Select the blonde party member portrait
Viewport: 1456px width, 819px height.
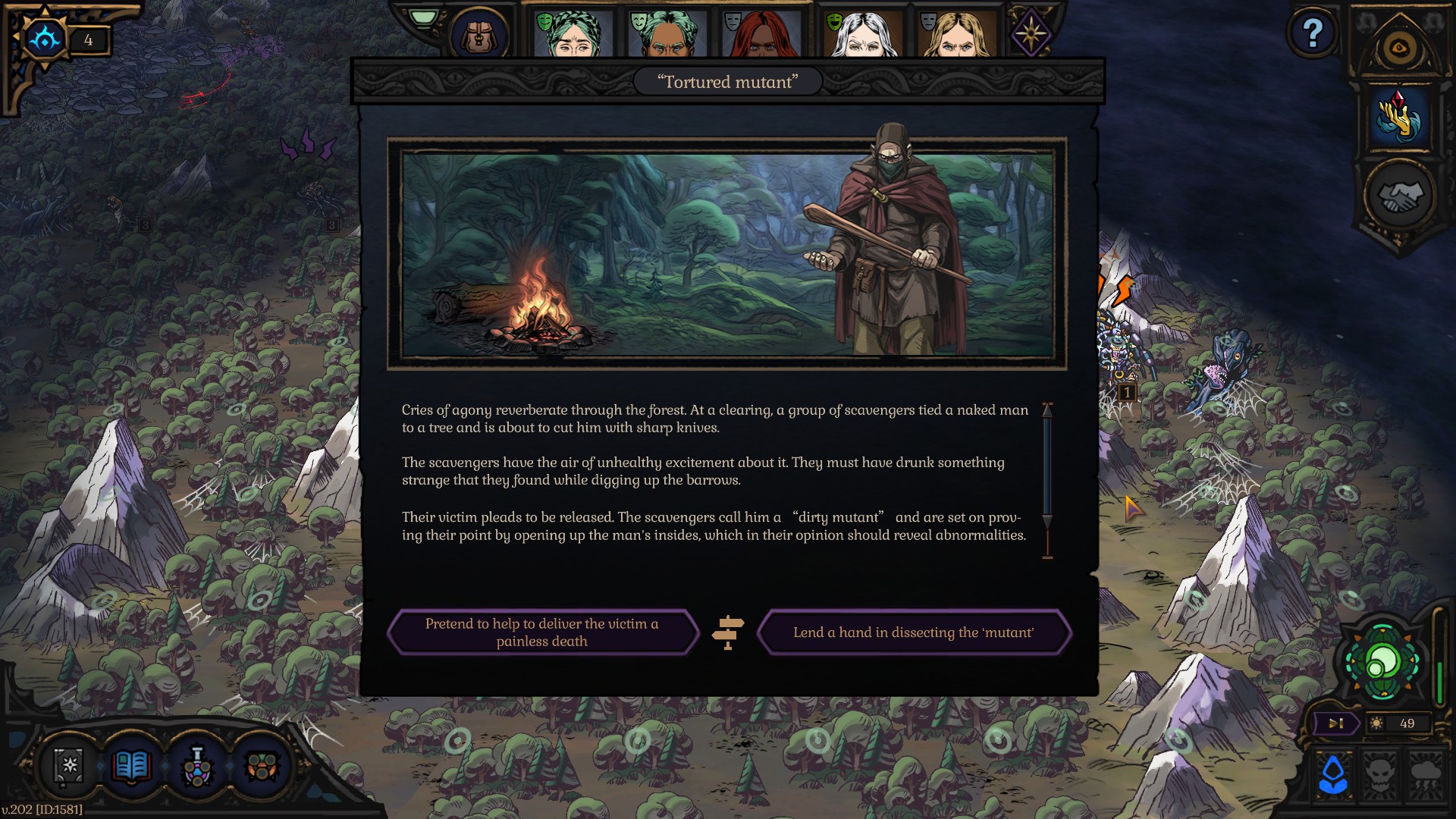pos(957,35)
